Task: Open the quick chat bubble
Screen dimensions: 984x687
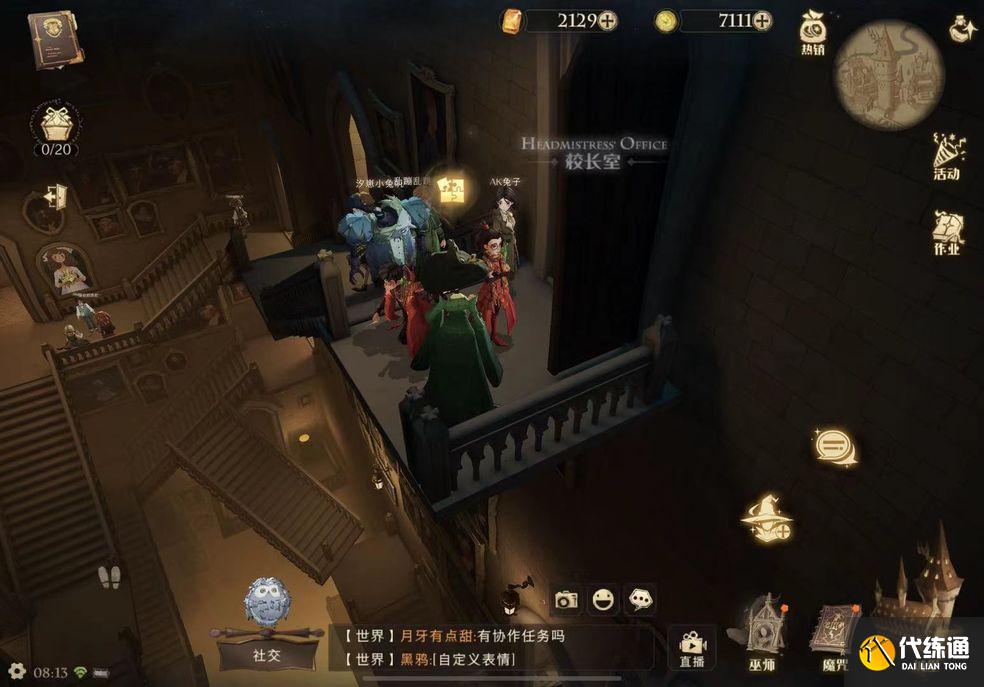Action: (x=640, y=599)
